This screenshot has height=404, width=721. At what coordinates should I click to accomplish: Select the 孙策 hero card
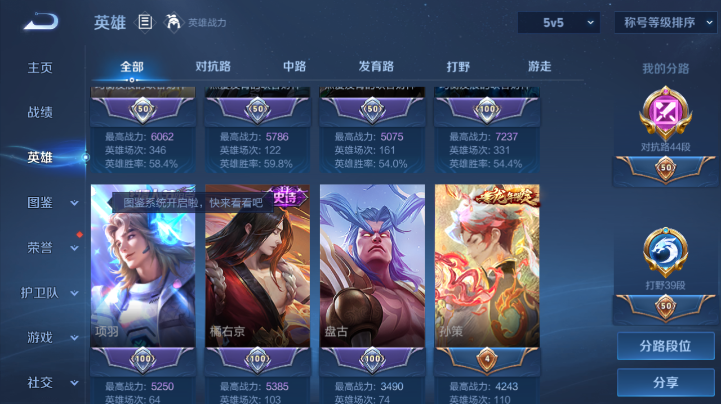coord(487,265)
